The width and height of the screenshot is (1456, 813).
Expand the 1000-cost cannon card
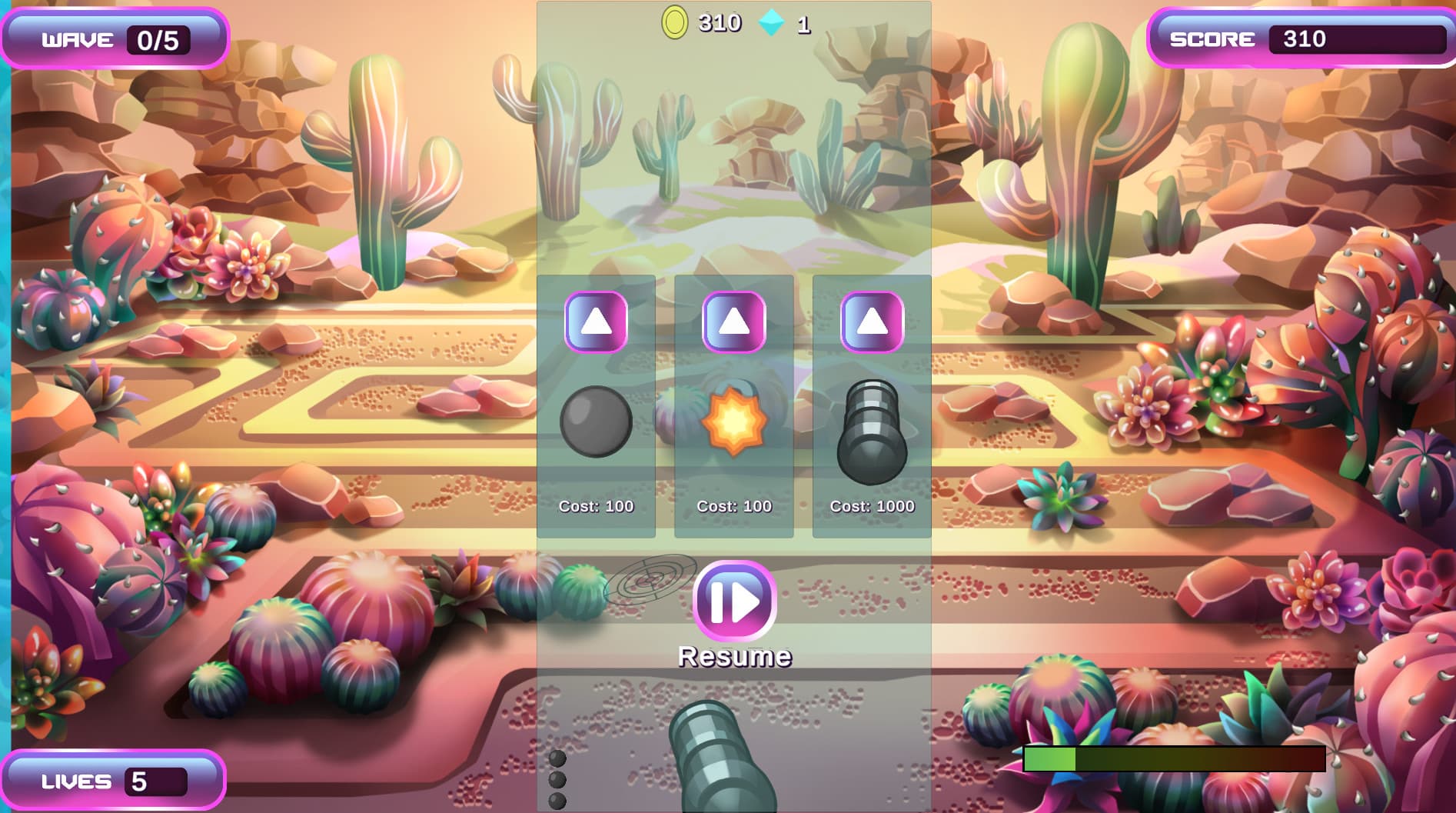871,477
